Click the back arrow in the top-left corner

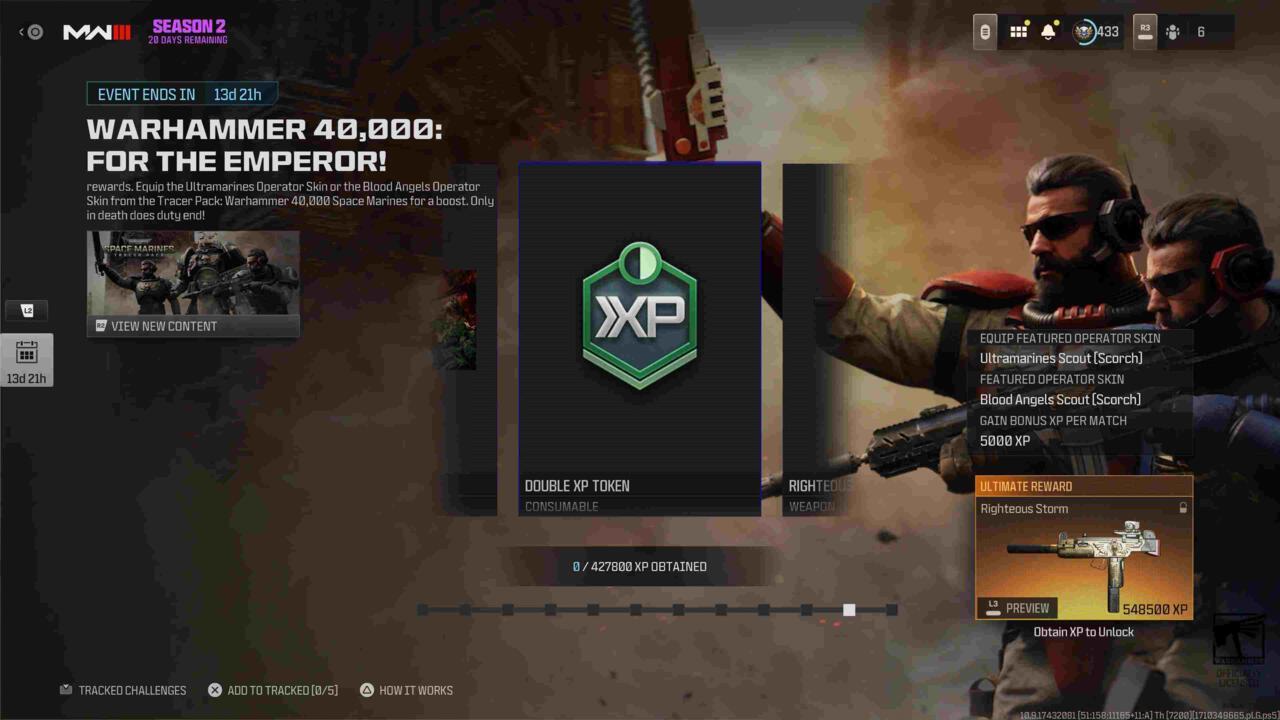point(20,31)
